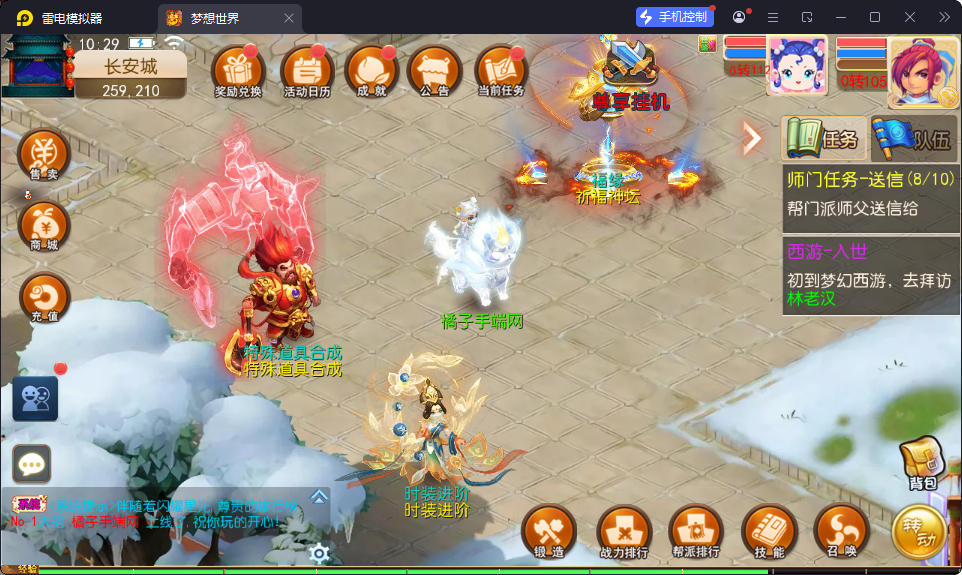Open the 召唤 summon menu
Viewport: 962px width, 575px height.
click(x=841, y=531)
